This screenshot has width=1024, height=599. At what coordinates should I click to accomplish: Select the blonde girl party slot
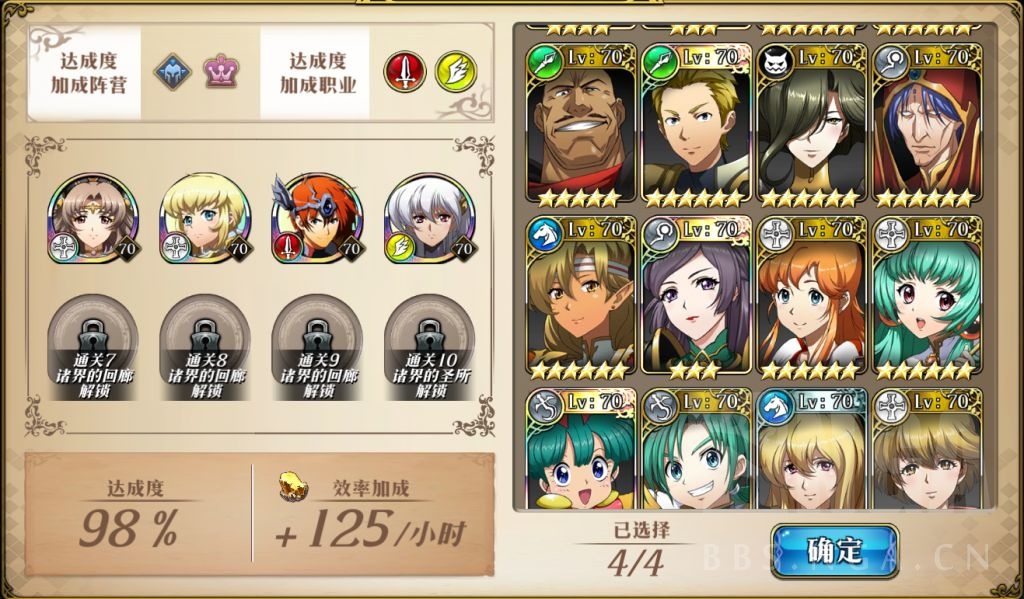[x=204, y=219]
